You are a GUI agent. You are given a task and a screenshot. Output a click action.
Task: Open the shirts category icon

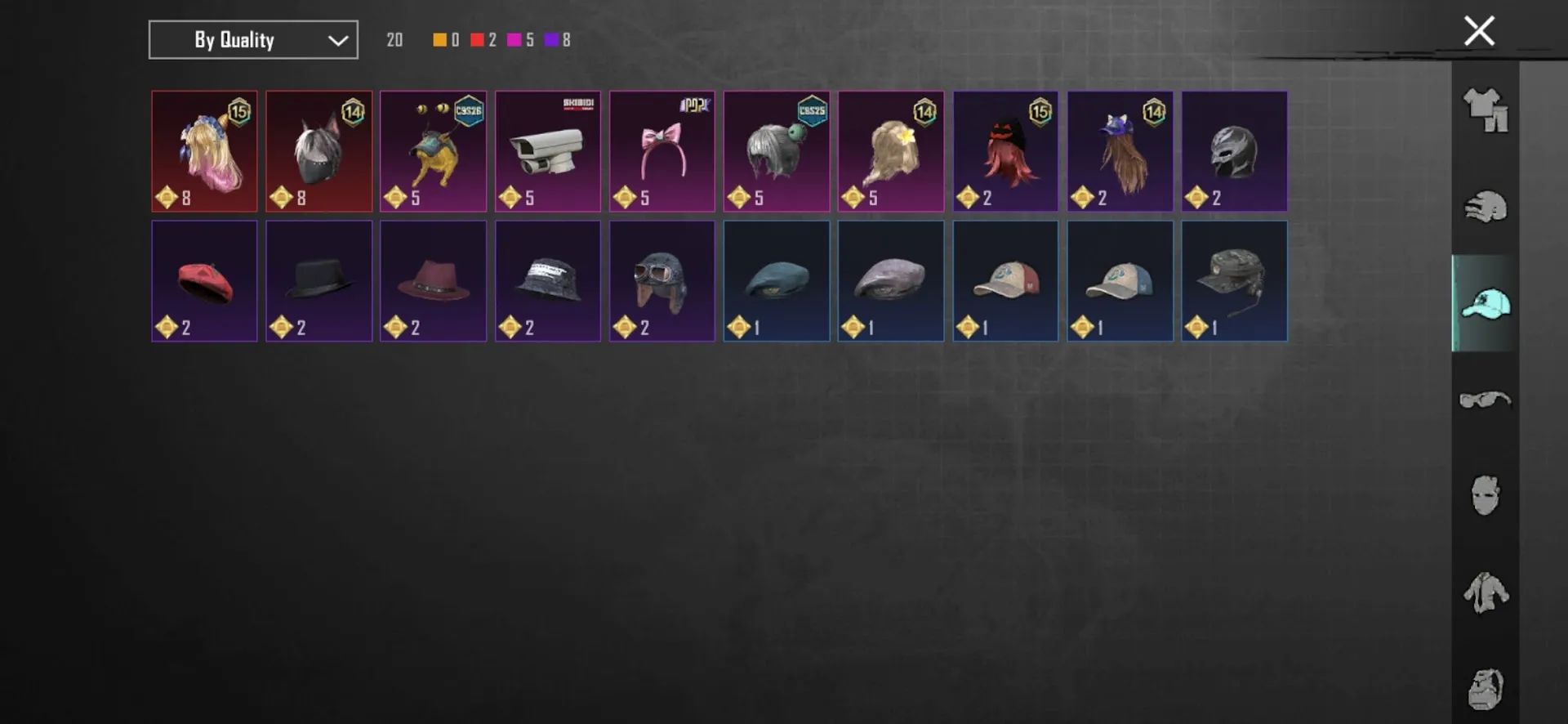coord(1485,592)
